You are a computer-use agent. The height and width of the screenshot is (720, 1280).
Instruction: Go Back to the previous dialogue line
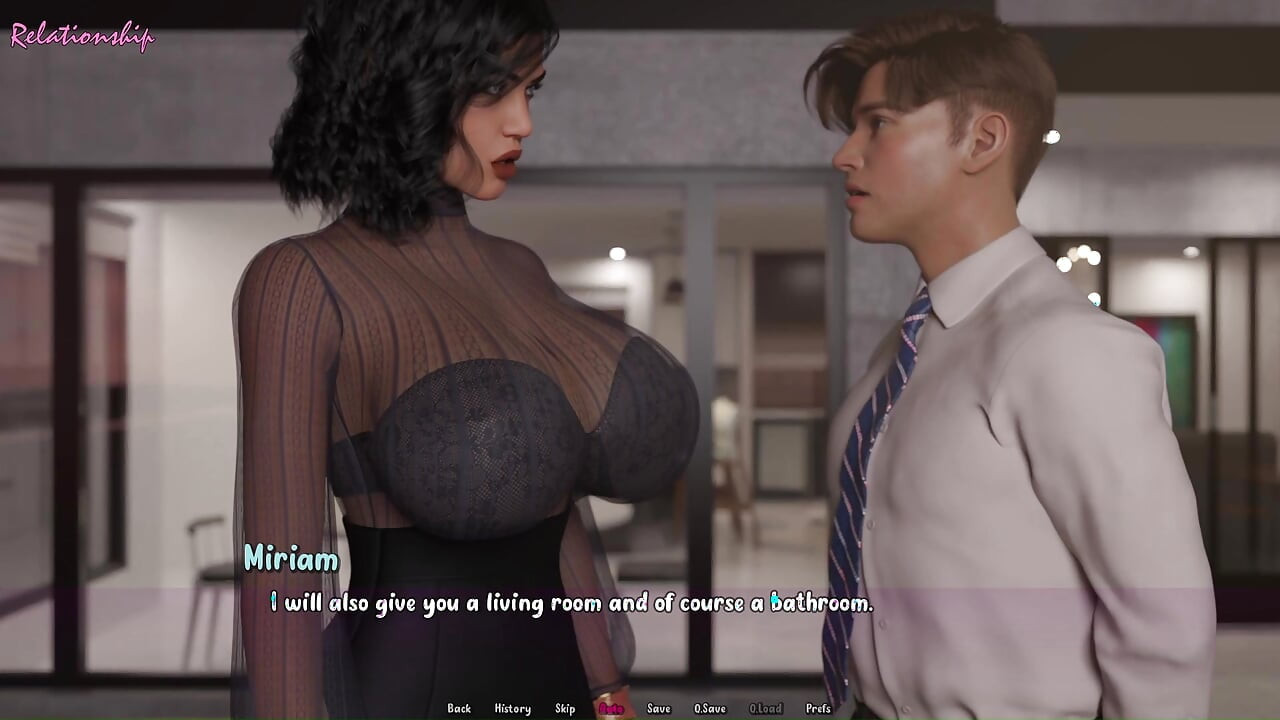click(x=459, y=708)
